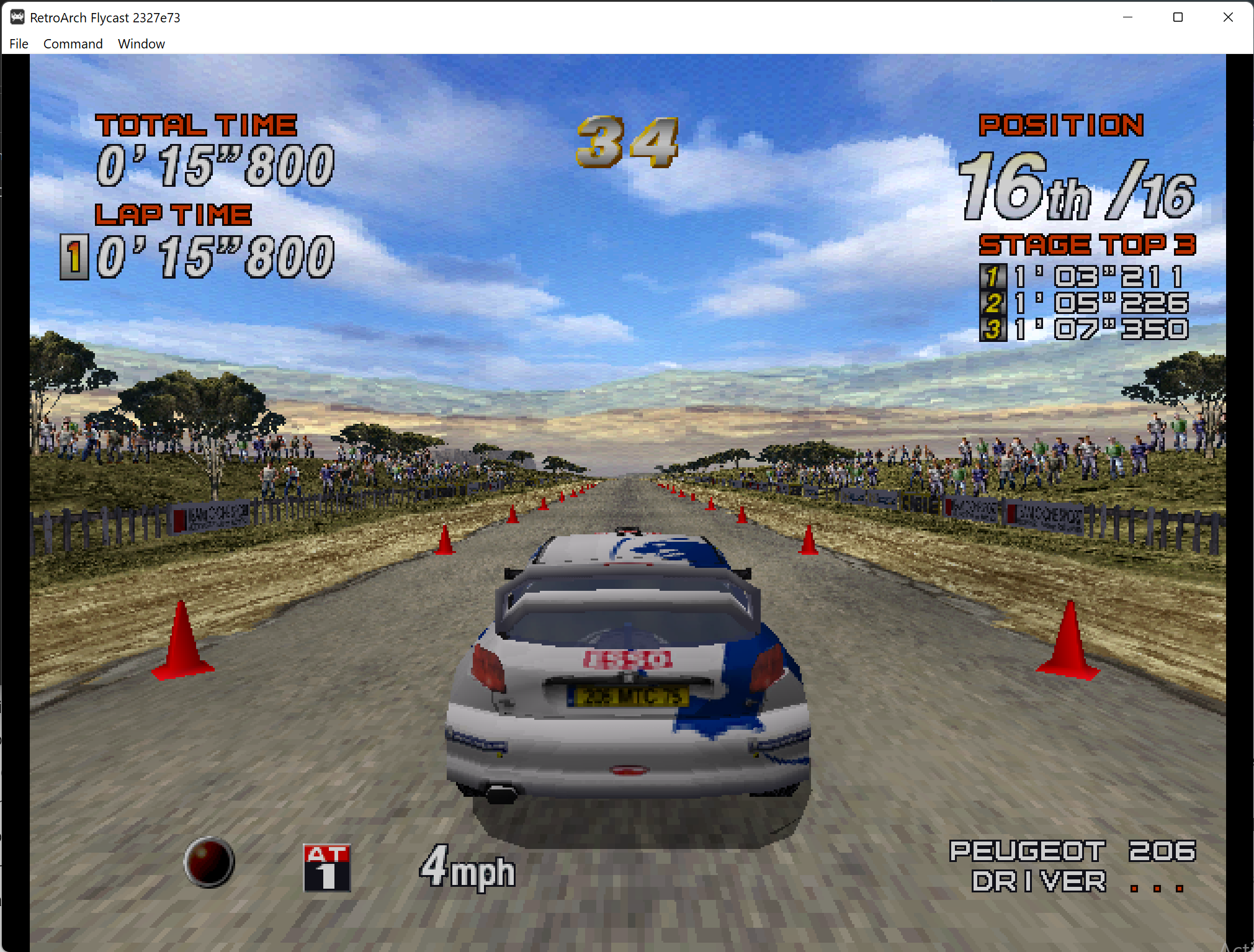Open the File menu
Screen dimensions: 1254x952
click(x=19, y=43)
